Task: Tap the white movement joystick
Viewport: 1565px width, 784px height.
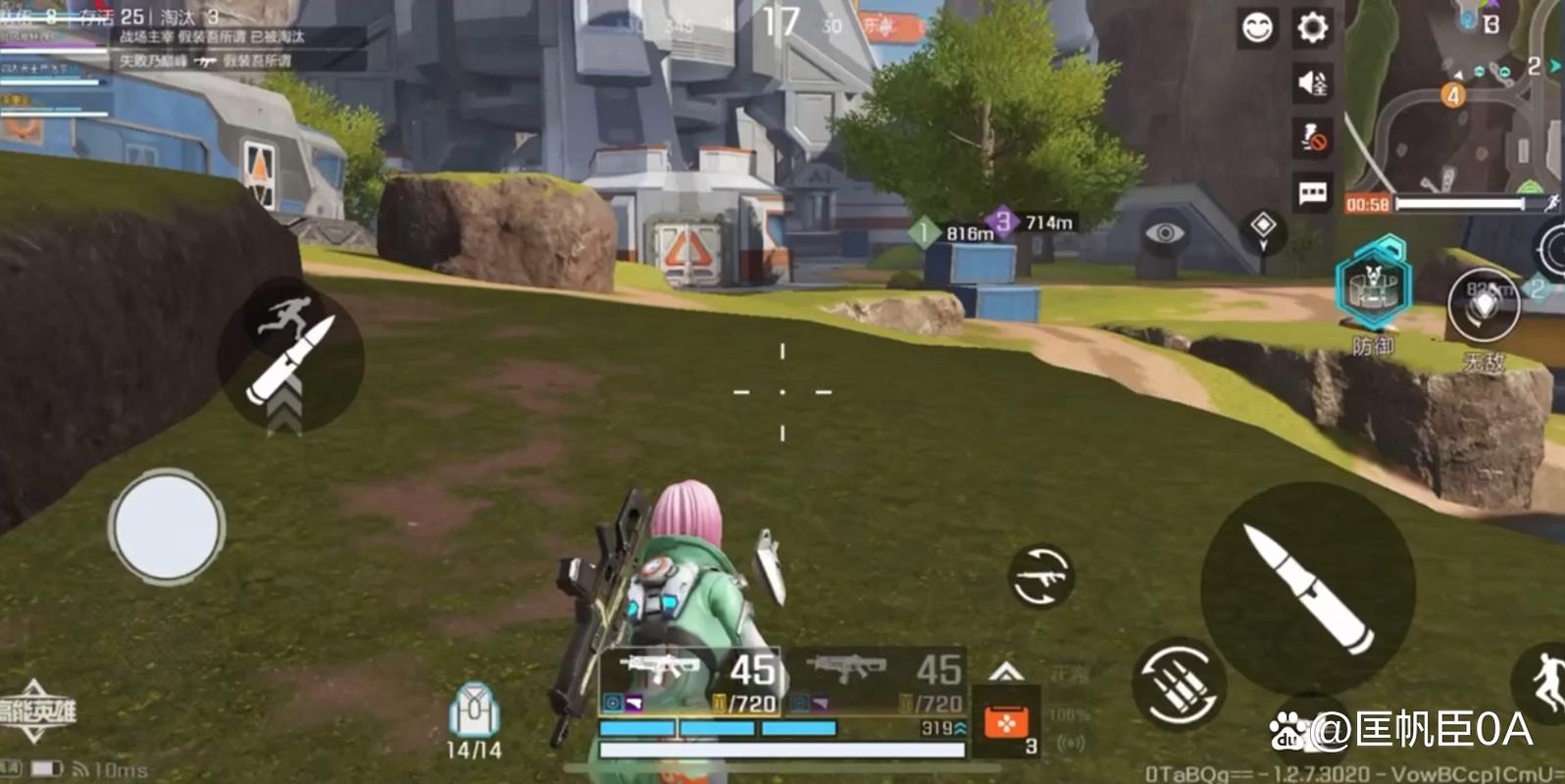Action: (167, 526)
